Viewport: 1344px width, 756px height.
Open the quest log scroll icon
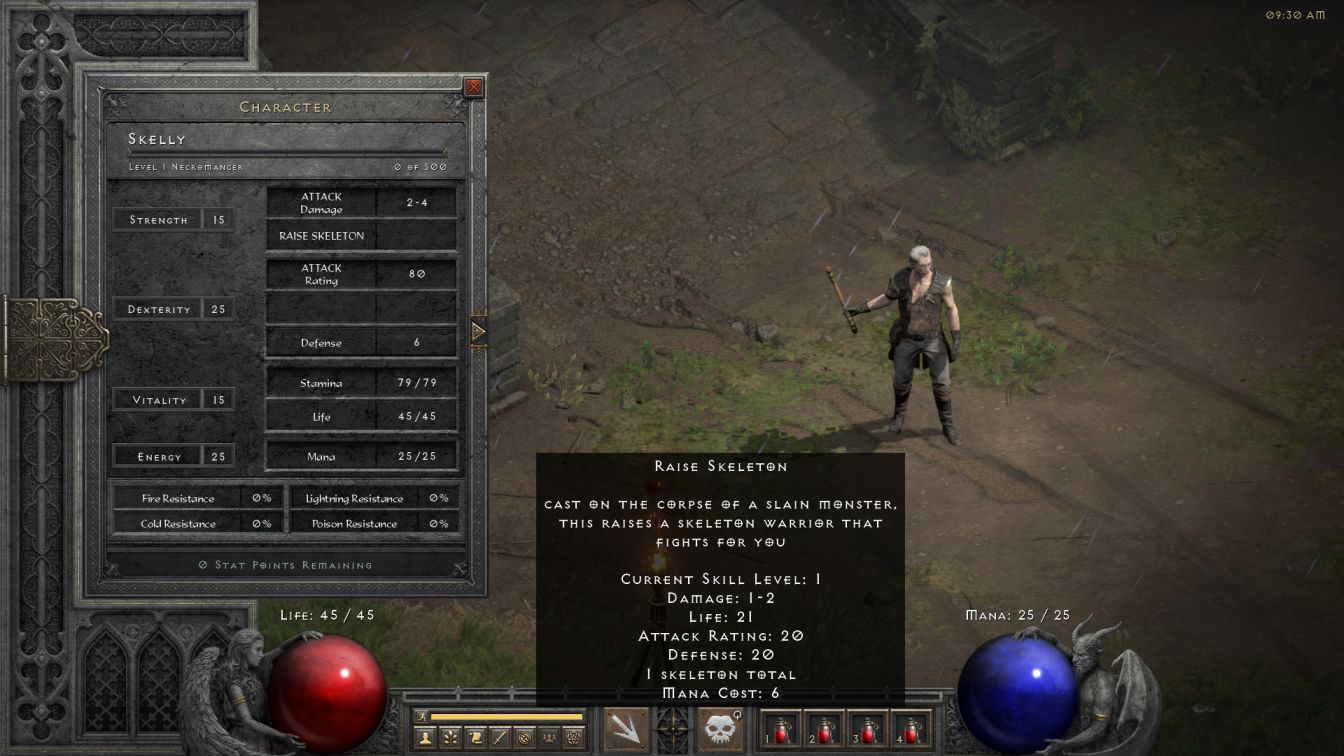click(475, 738)
